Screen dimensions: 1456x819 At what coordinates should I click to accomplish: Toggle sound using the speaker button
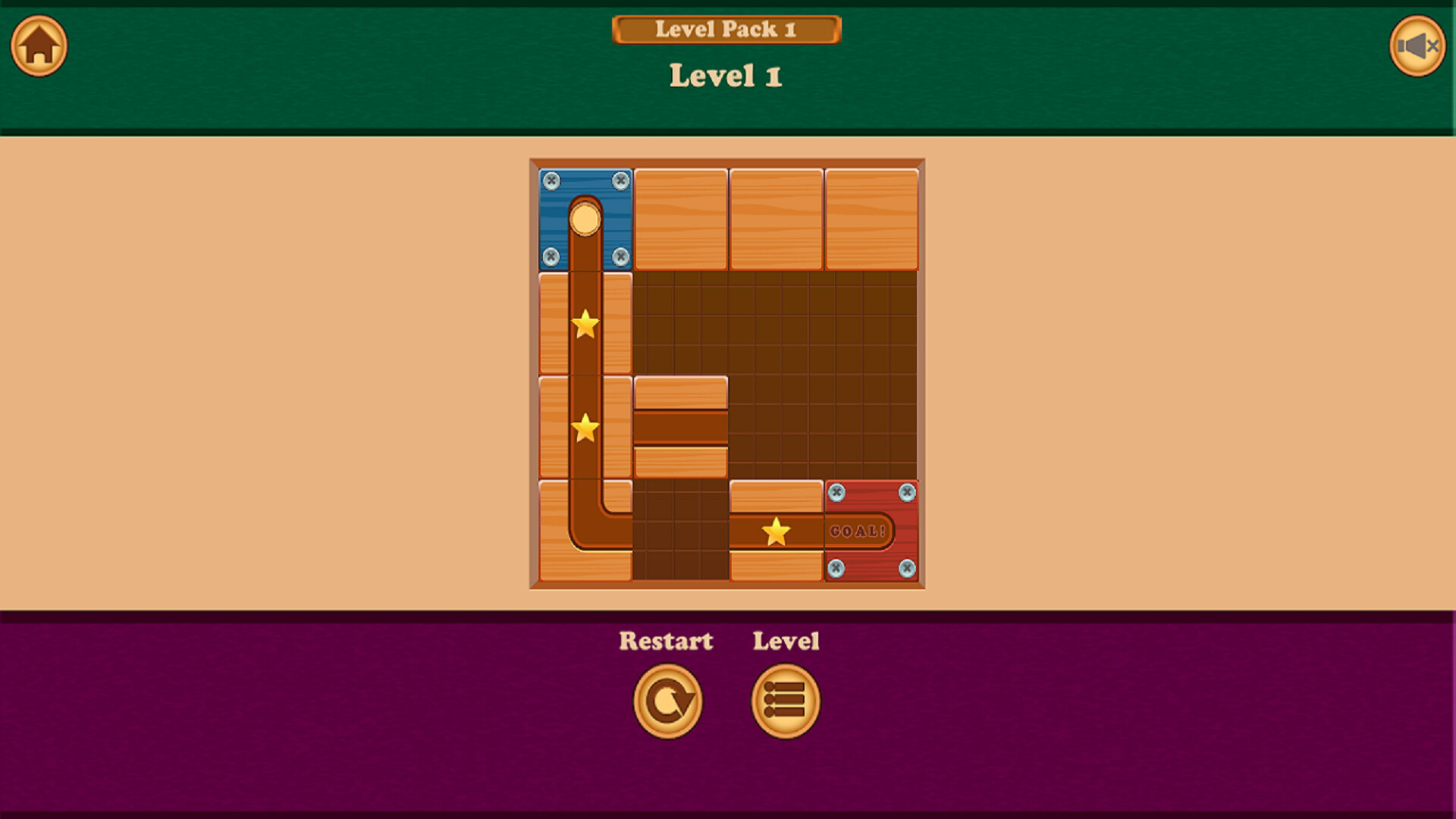point(1417,46)
